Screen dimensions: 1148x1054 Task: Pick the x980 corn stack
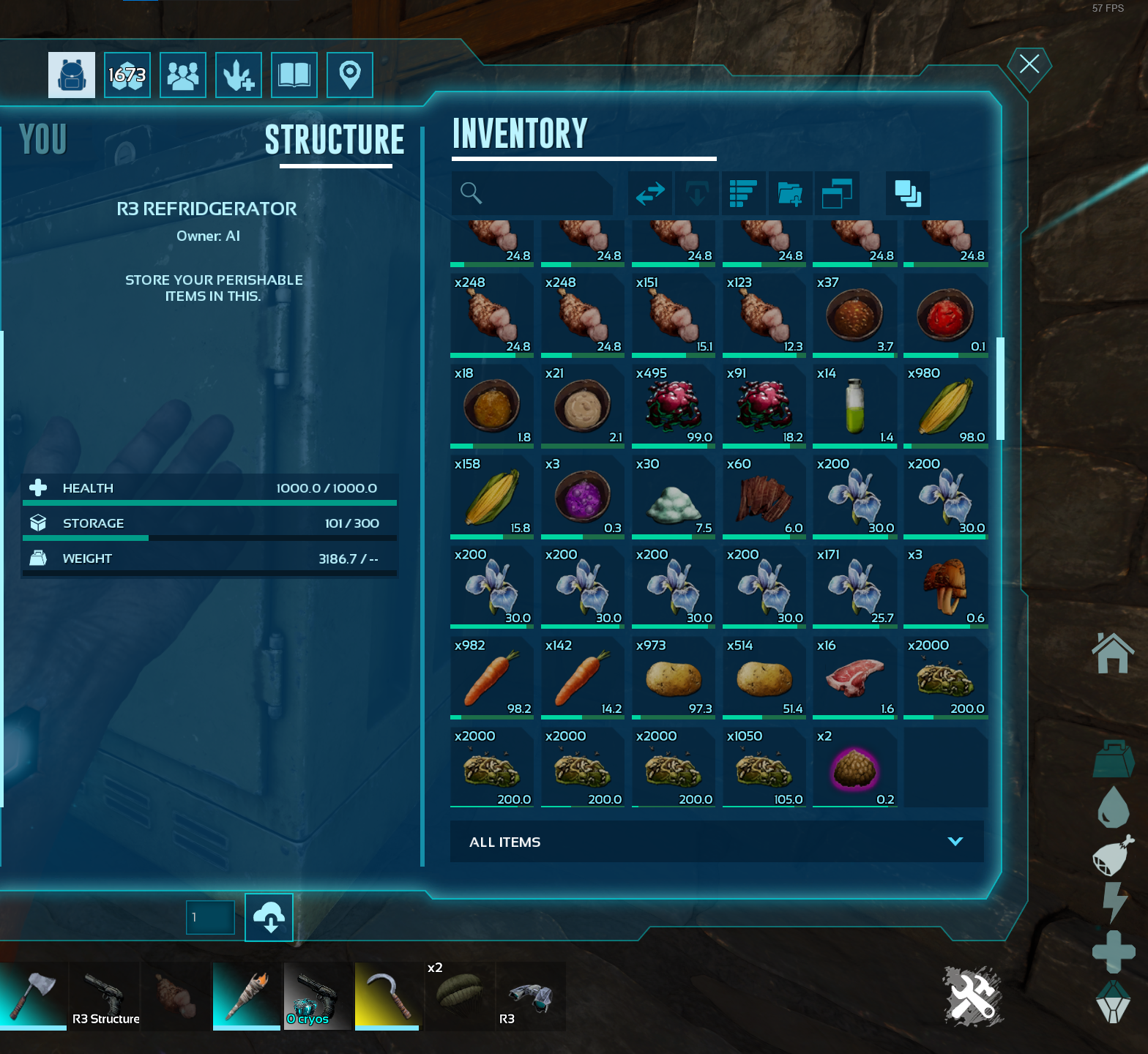click(x=945, y=405)
